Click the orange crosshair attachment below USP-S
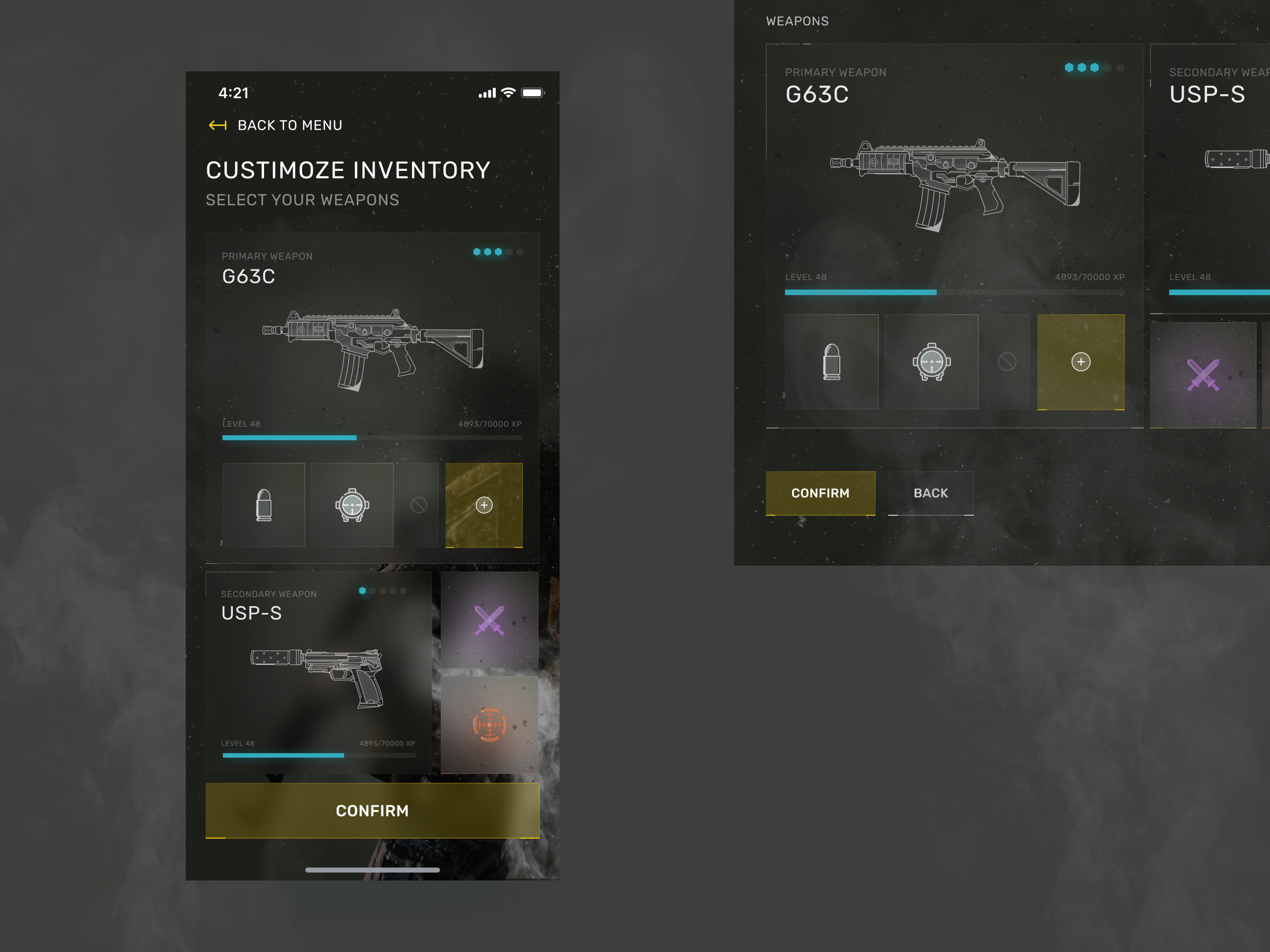 pos(489,724)
